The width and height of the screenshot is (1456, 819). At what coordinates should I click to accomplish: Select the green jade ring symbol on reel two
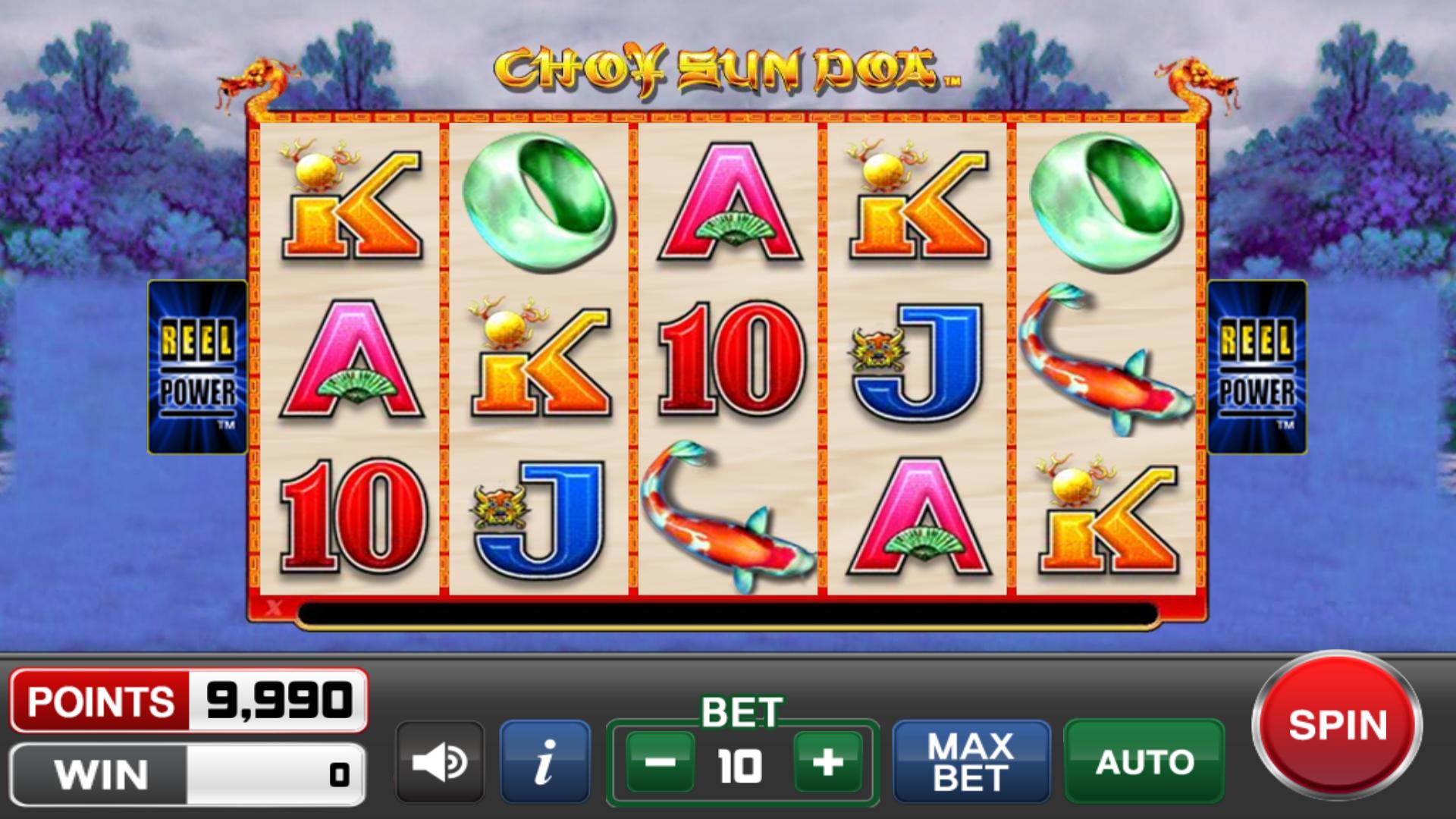point(538,201)
